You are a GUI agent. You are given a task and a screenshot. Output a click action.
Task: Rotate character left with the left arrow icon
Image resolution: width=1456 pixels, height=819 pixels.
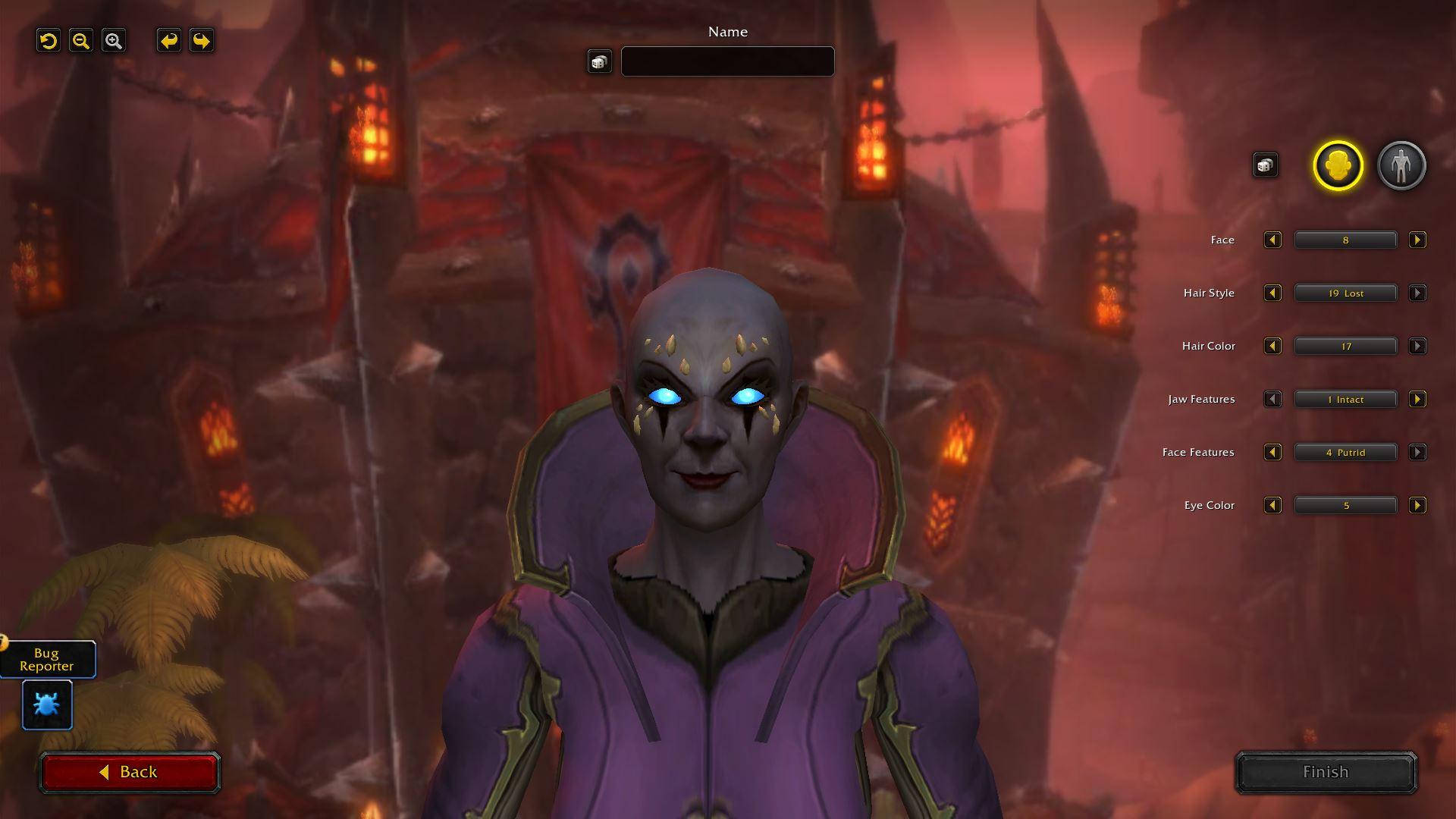click(x=168, y=41)
